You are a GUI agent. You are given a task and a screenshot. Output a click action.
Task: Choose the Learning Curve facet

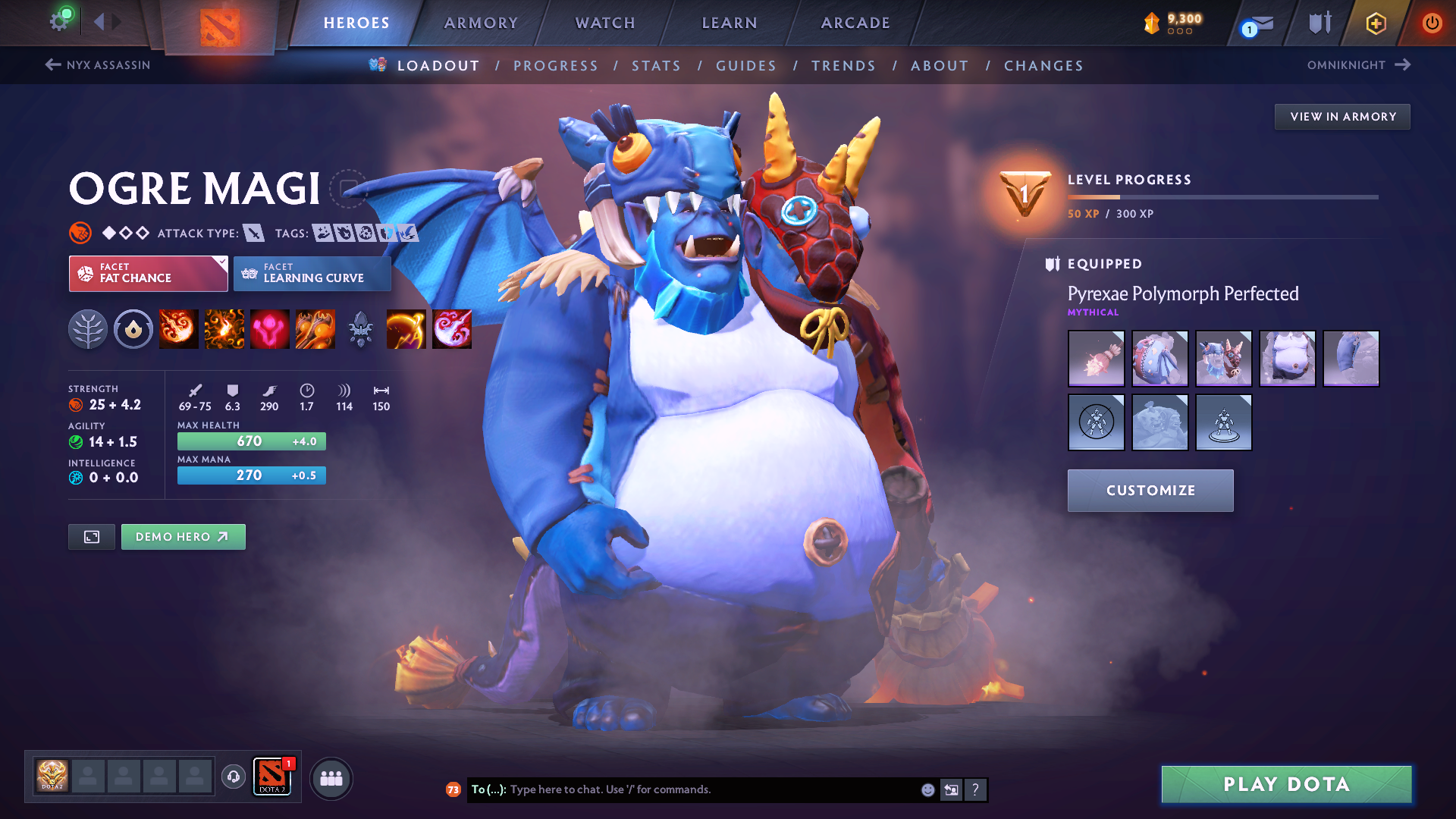312,273
